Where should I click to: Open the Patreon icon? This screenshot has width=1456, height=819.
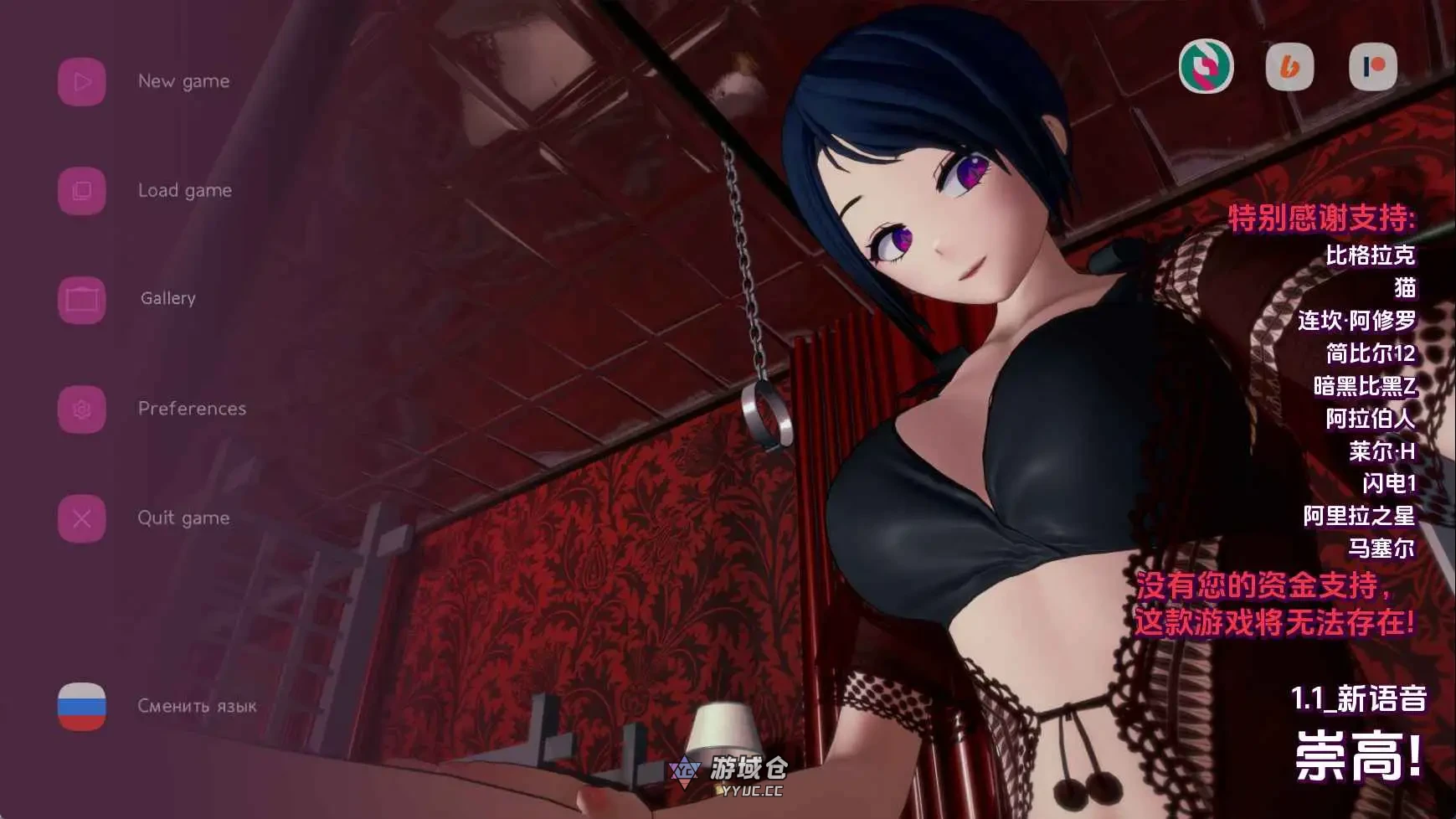click(1376, 67)
